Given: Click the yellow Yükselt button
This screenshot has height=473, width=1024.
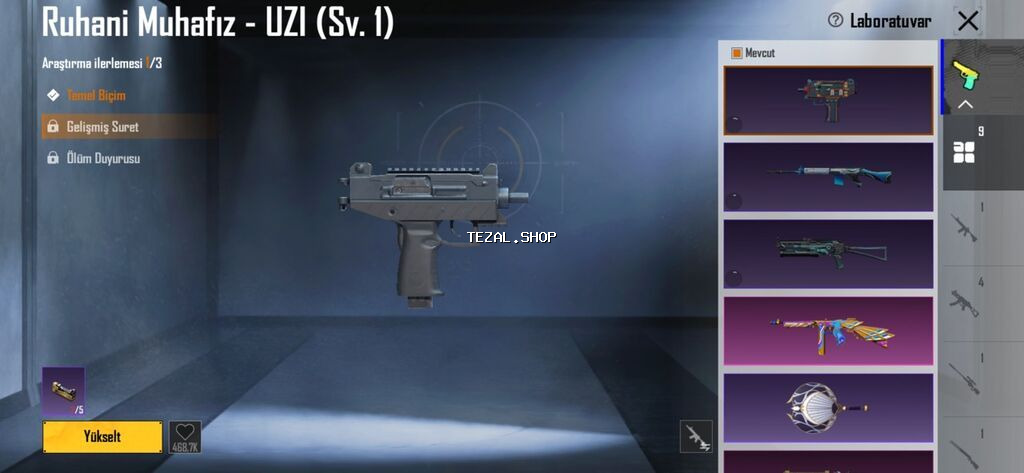Looking at the screenshot, I should (x=102, y=436).
